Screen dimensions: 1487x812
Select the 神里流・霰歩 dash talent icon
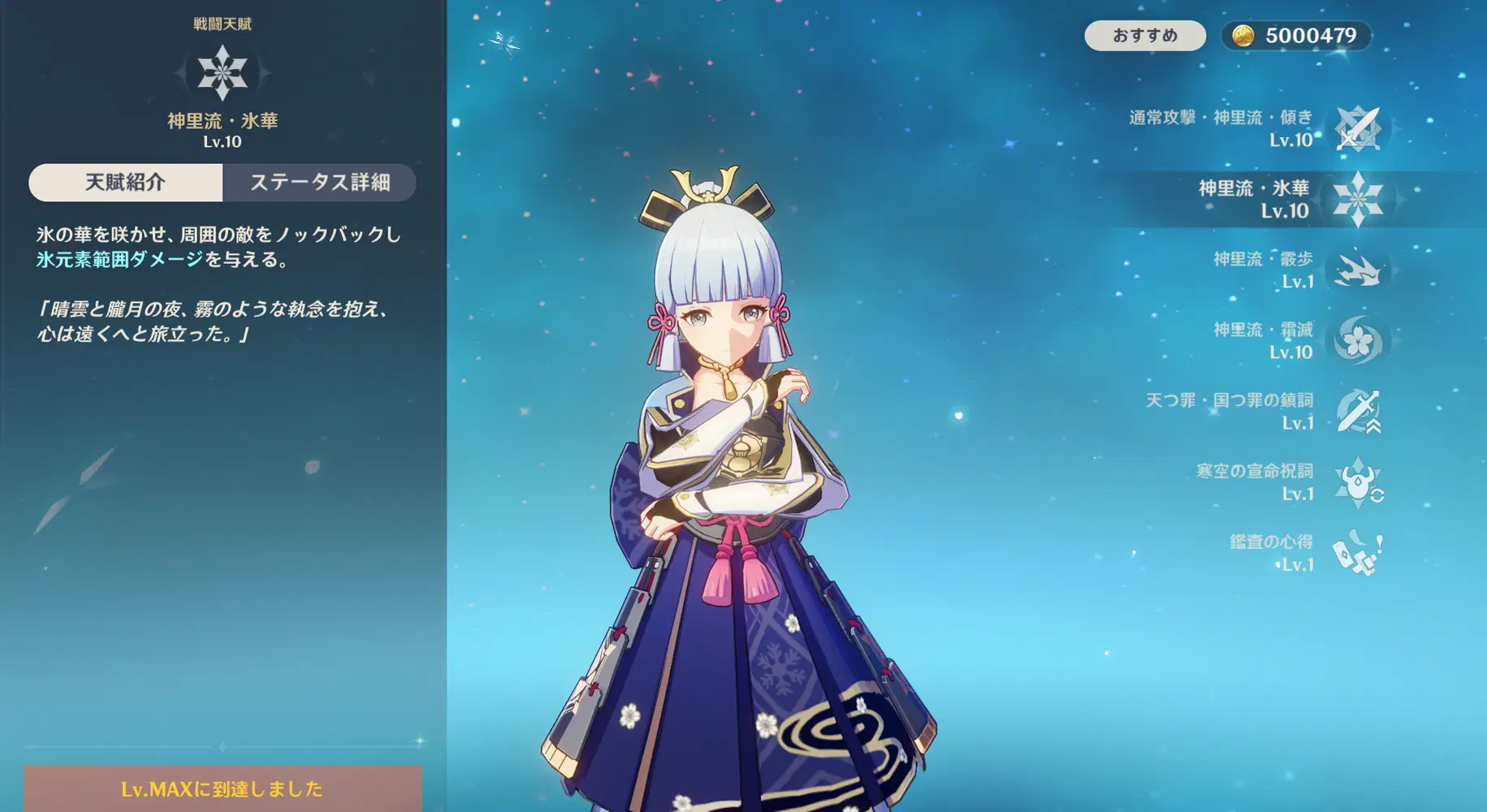pos(1359,270)
